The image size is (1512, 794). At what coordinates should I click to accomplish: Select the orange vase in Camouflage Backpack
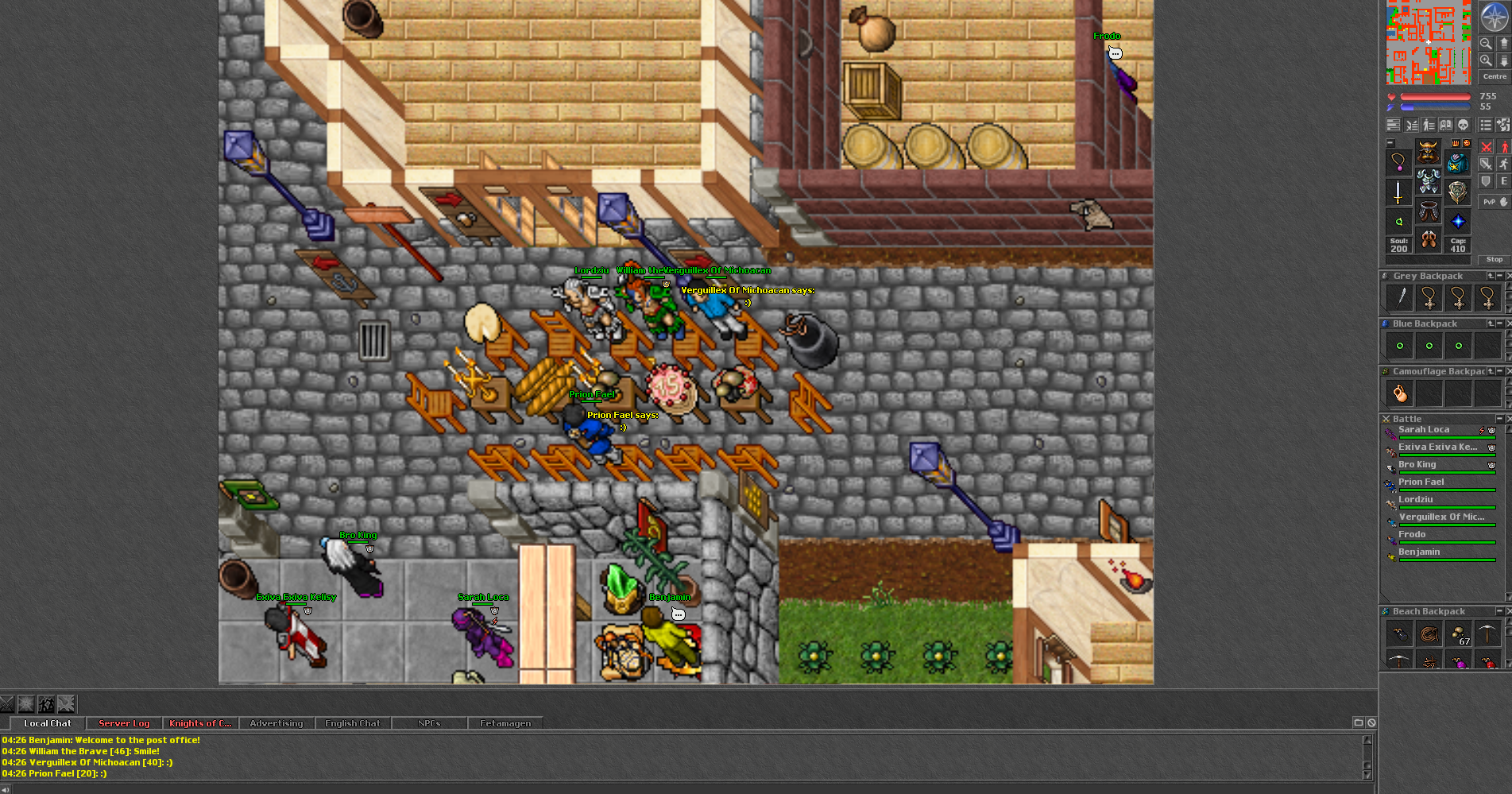pos(1400,393)
